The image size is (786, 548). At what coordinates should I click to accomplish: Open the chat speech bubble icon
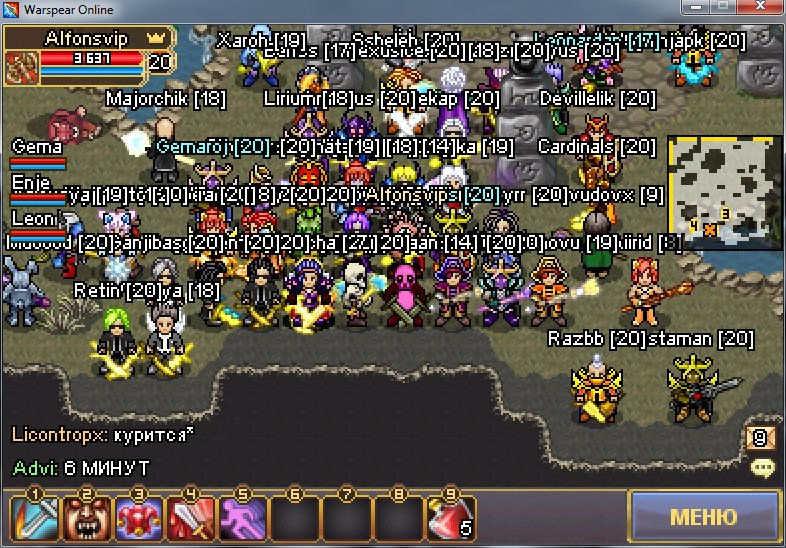pyautogui.click(x=763, y=467)
